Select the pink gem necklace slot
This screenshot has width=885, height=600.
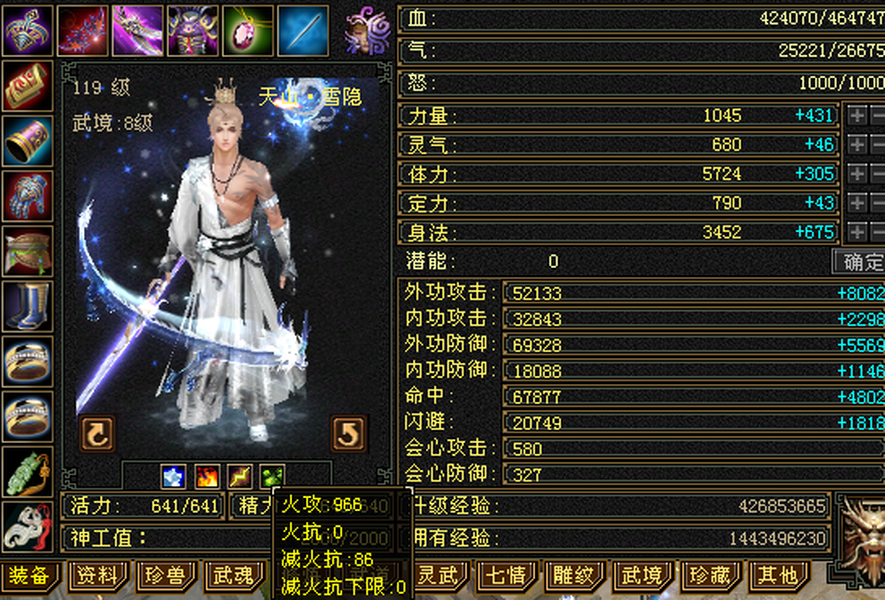click(x=248, y=30)
